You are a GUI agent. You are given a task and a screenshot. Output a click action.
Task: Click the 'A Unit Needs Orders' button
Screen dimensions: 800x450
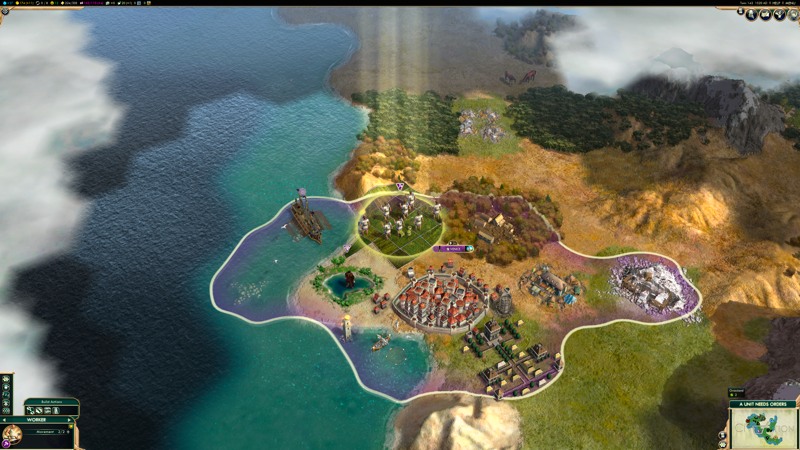pyautogui.click(x=763, y=404)
